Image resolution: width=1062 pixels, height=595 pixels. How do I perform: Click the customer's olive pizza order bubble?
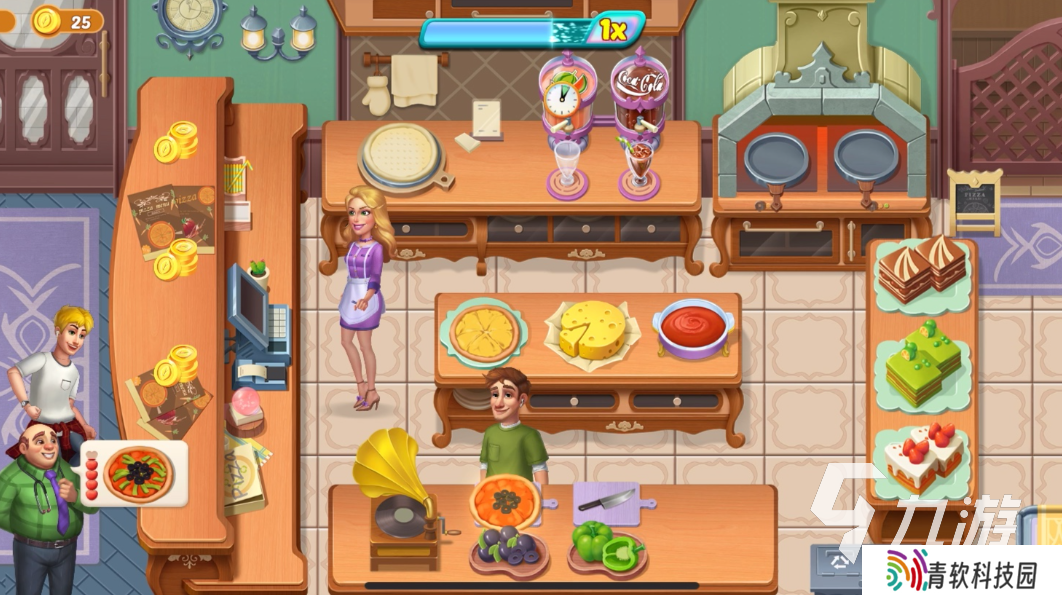[136, 473]
